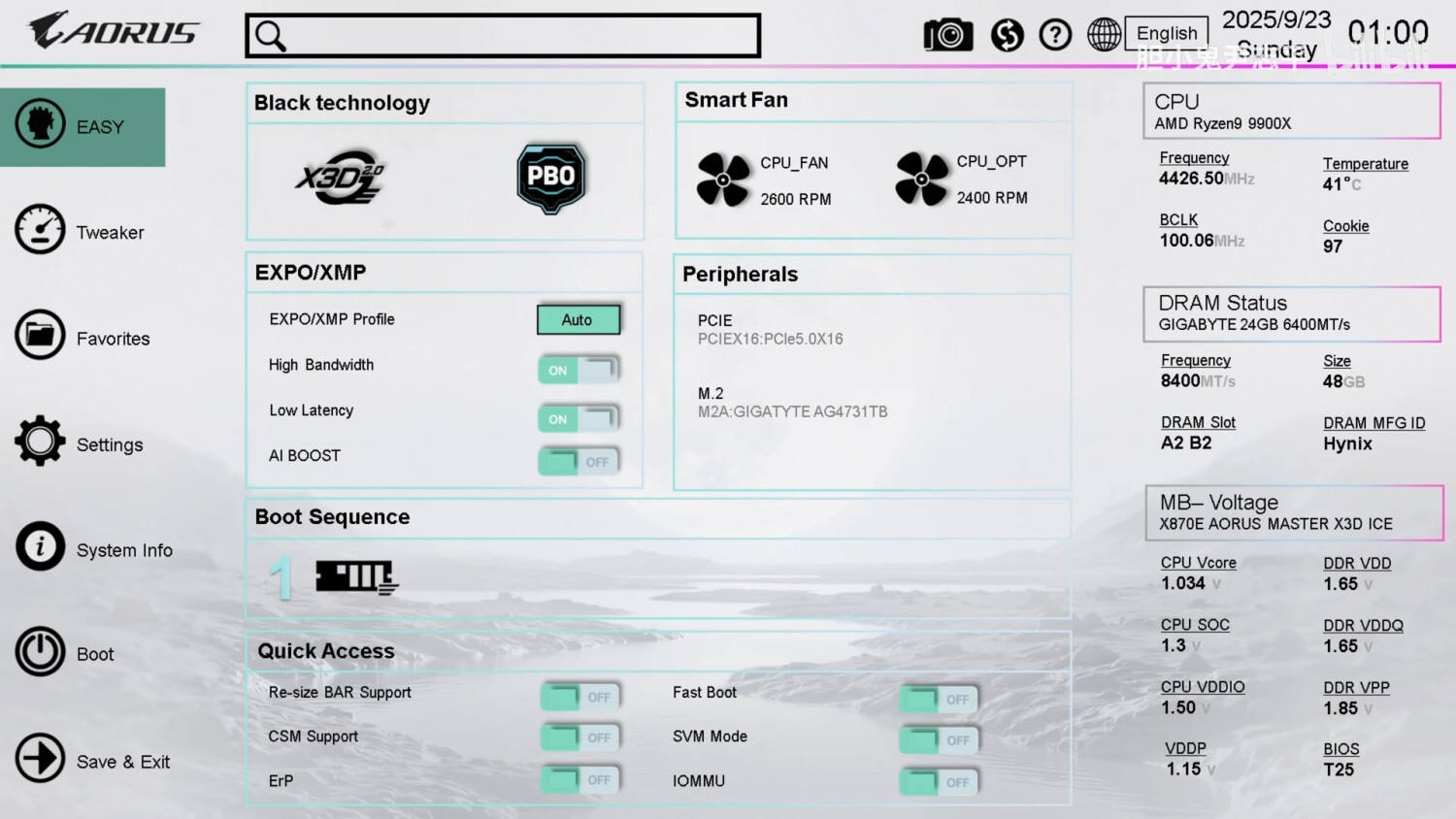Toggle Low Latency switch

point(579,418)
